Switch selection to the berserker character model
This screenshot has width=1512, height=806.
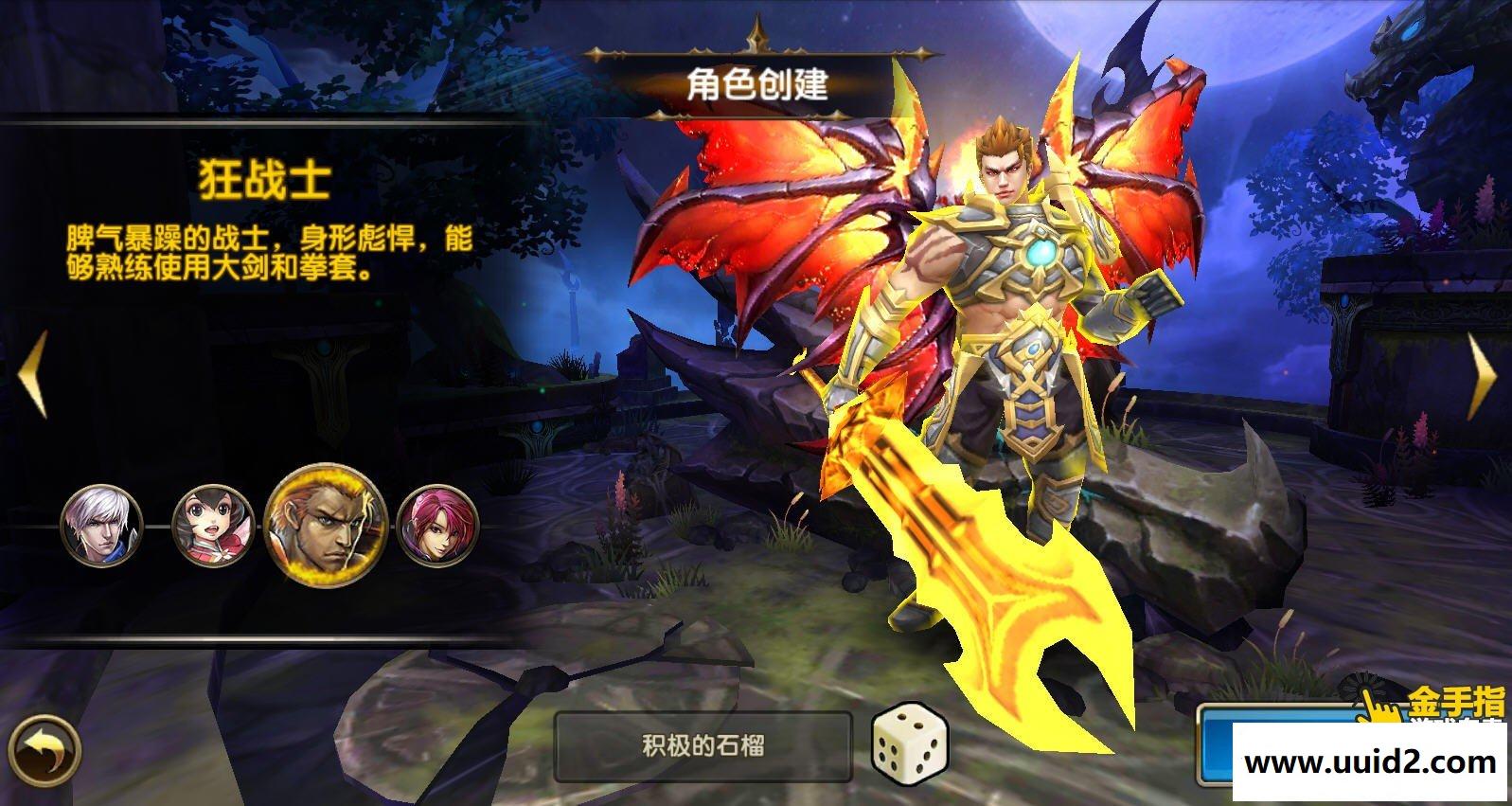[1018, 331]
